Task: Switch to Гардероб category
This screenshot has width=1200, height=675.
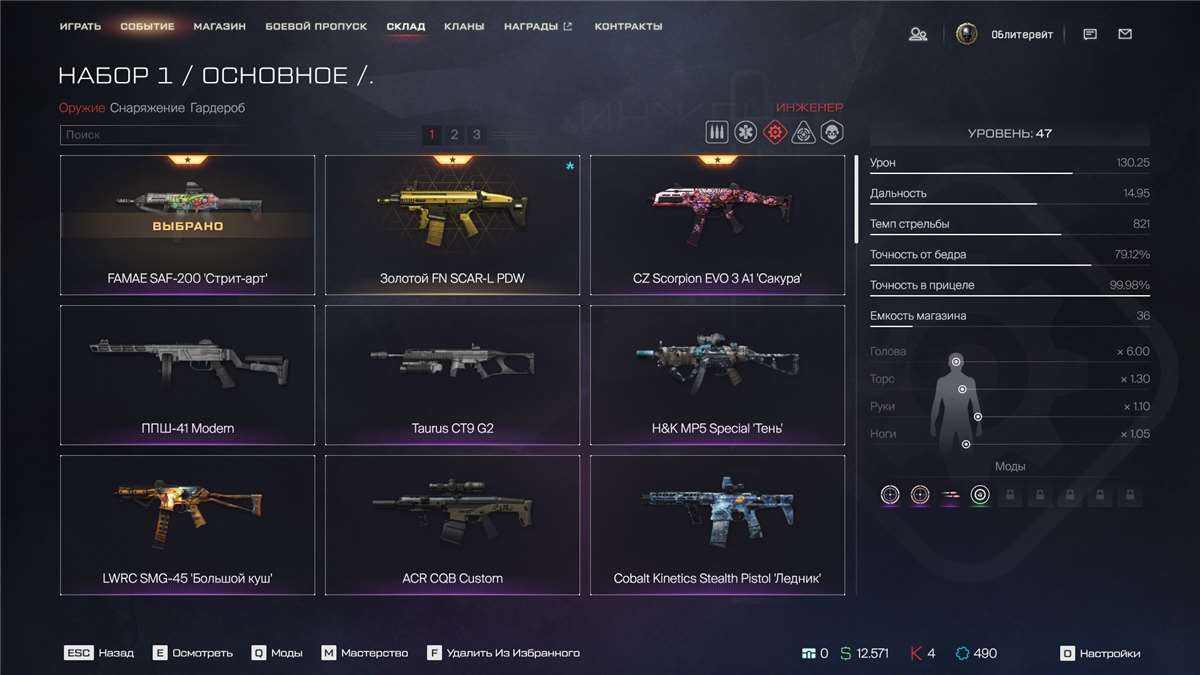Action: pyautogui.click(x=217, y=108)
